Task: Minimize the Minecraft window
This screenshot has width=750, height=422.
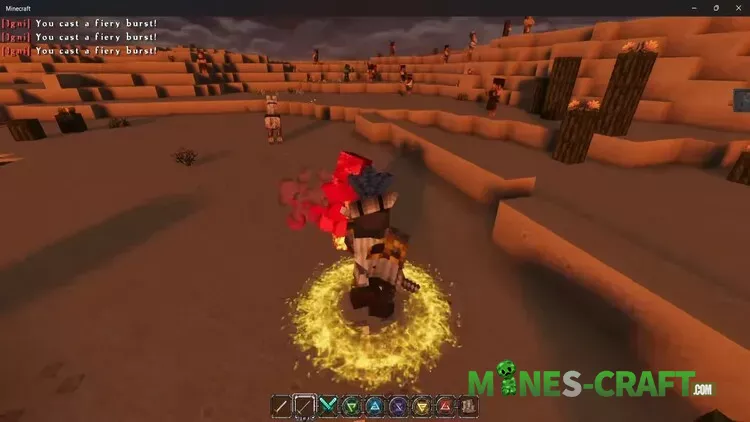Action: pos(693,7)
